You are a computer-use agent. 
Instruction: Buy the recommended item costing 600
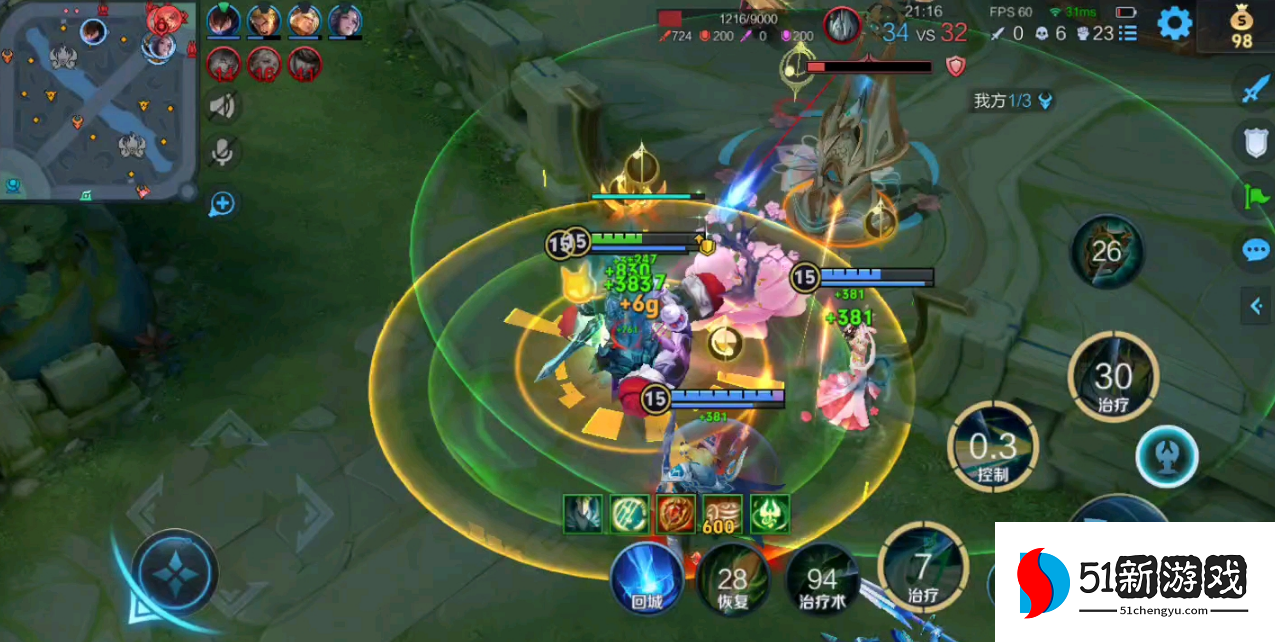coord(722,514)
